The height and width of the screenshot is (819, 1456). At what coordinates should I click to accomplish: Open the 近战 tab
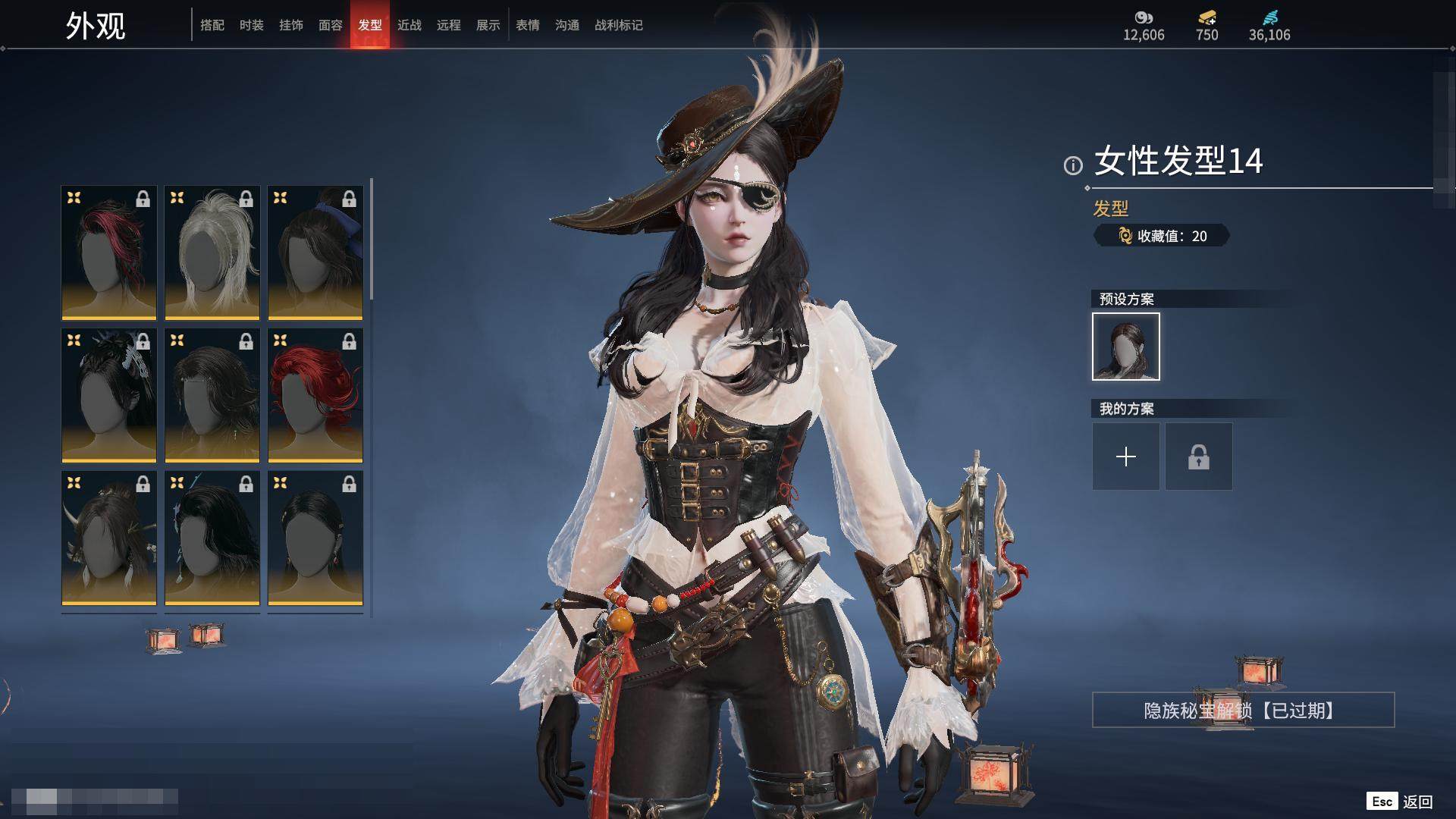[409, 25]
